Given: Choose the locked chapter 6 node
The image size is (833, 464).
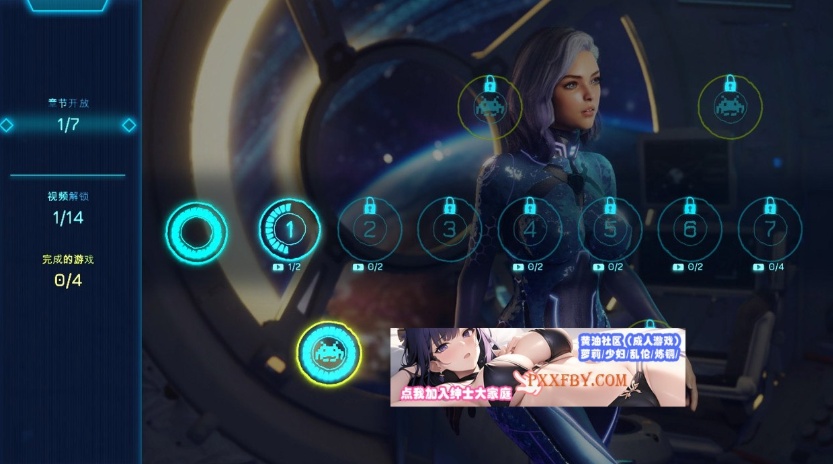Looking at the screenshot, I should (x=690, y=230).
